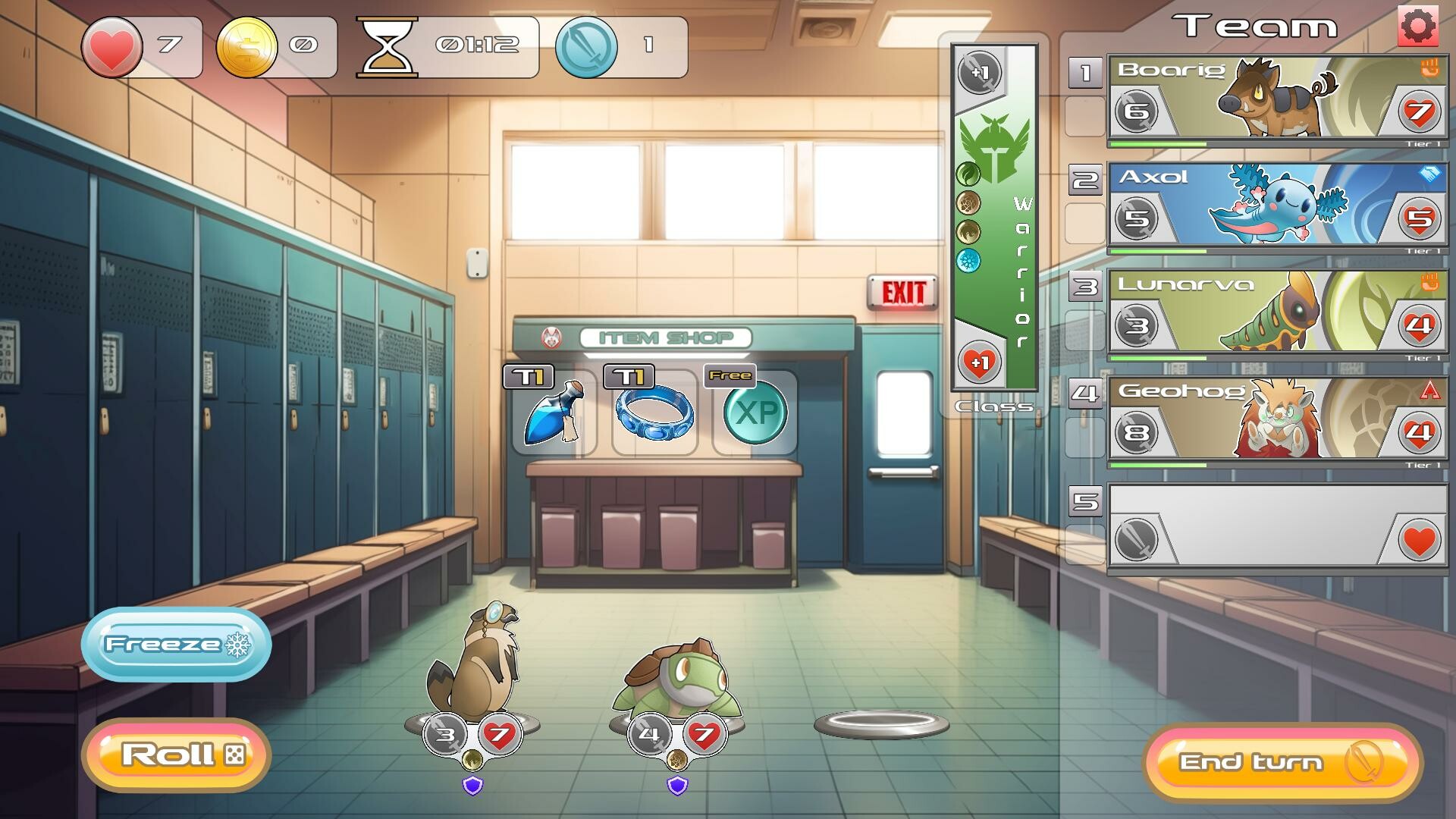Click Boarig's fist type badge
Screen dimensions: 1456x819
pyautogui.click(x=1429, y=67)
